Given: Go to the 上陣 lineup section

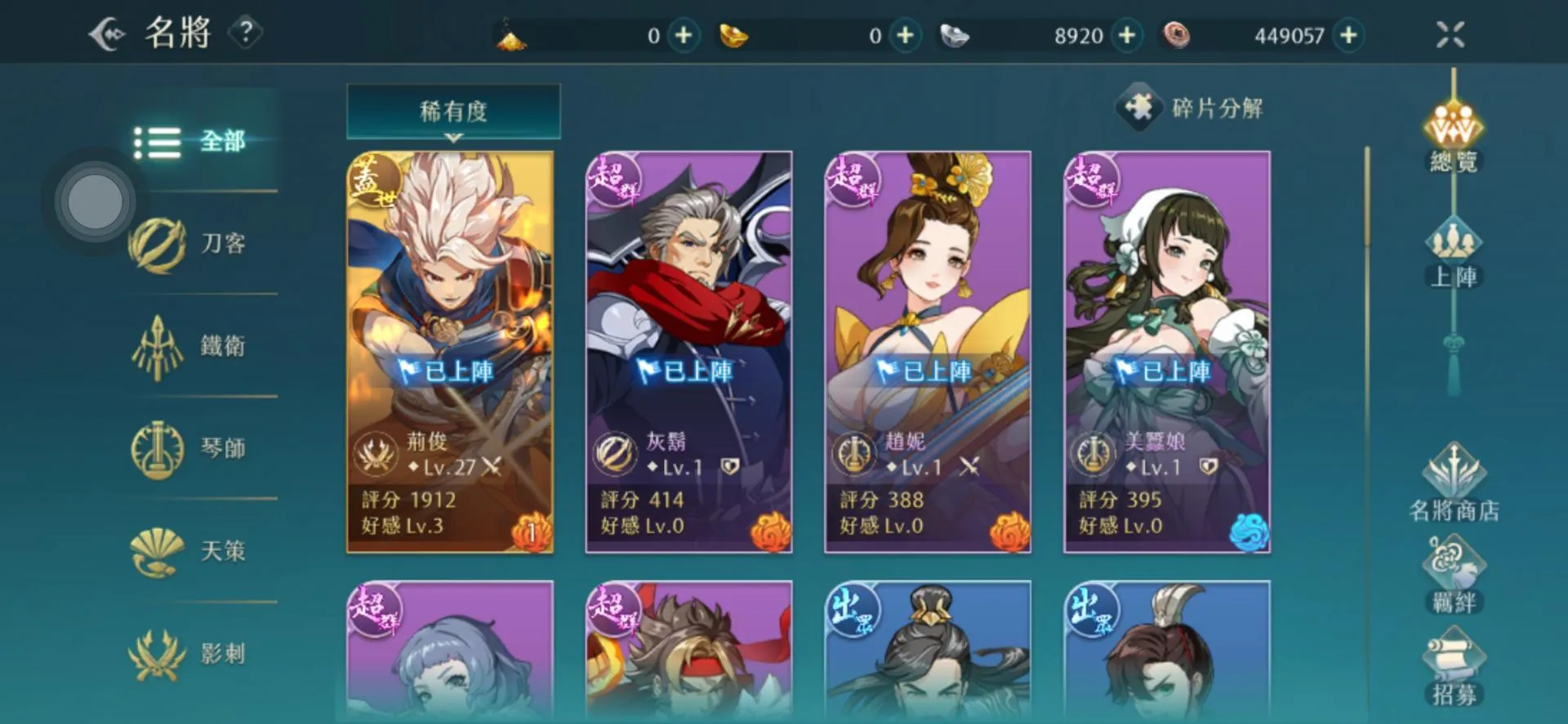Looking at the screenshot, I should click(1454, 255).
